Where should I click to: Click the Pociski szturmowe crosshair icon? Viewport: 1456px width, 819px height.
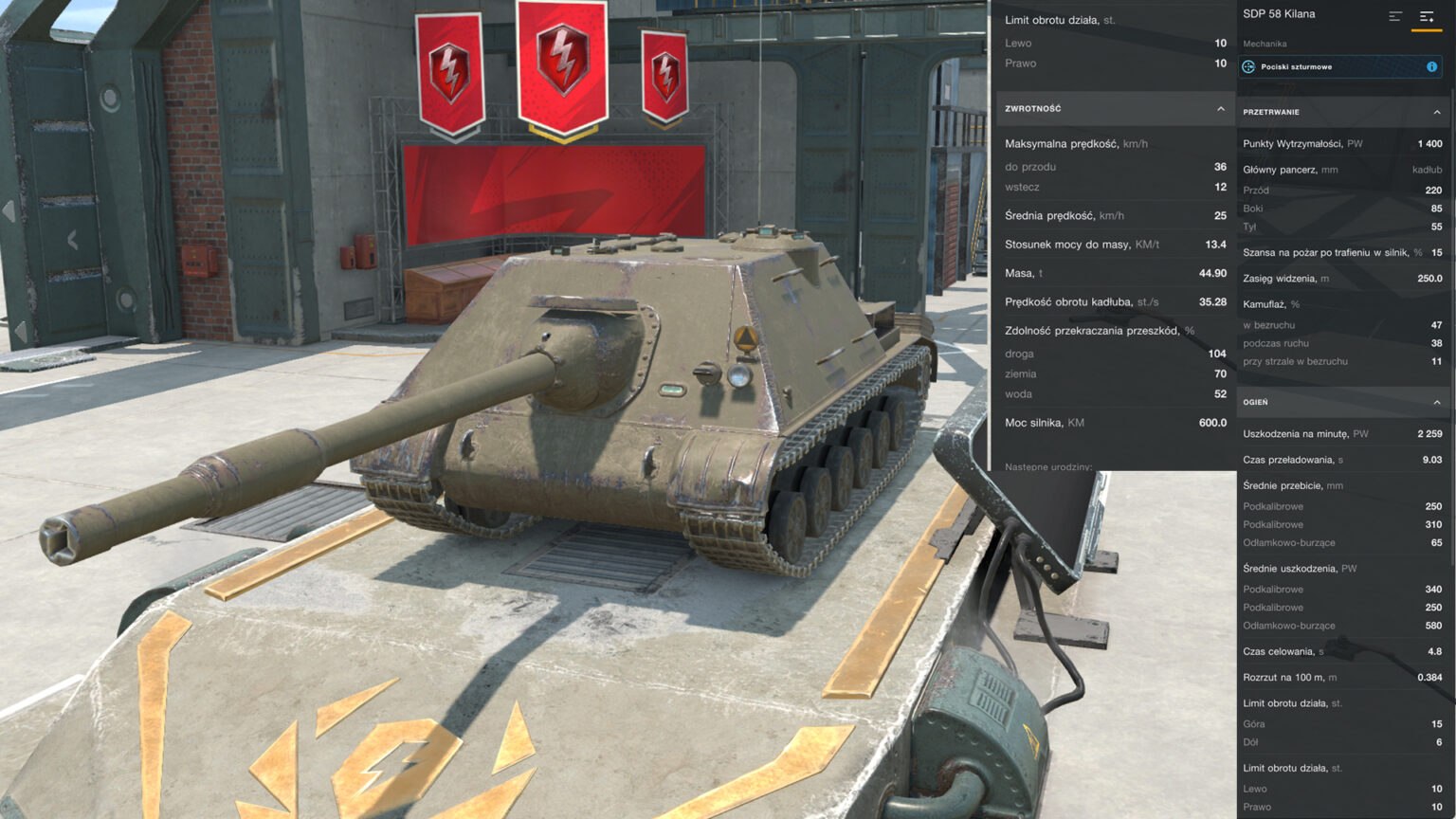[1248, 66]
